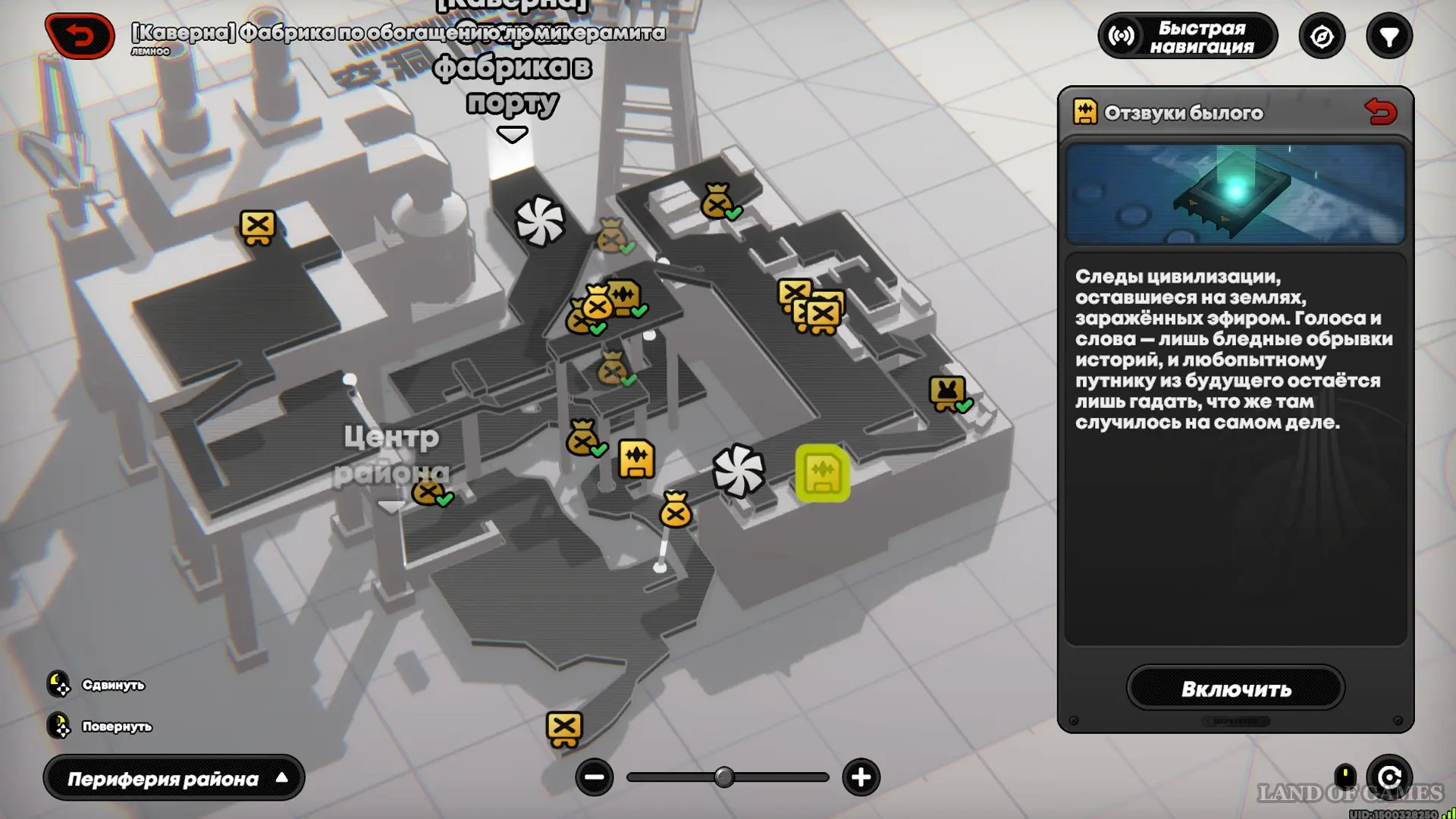Select the highlighted green echo marker

(x=822, y=473)
